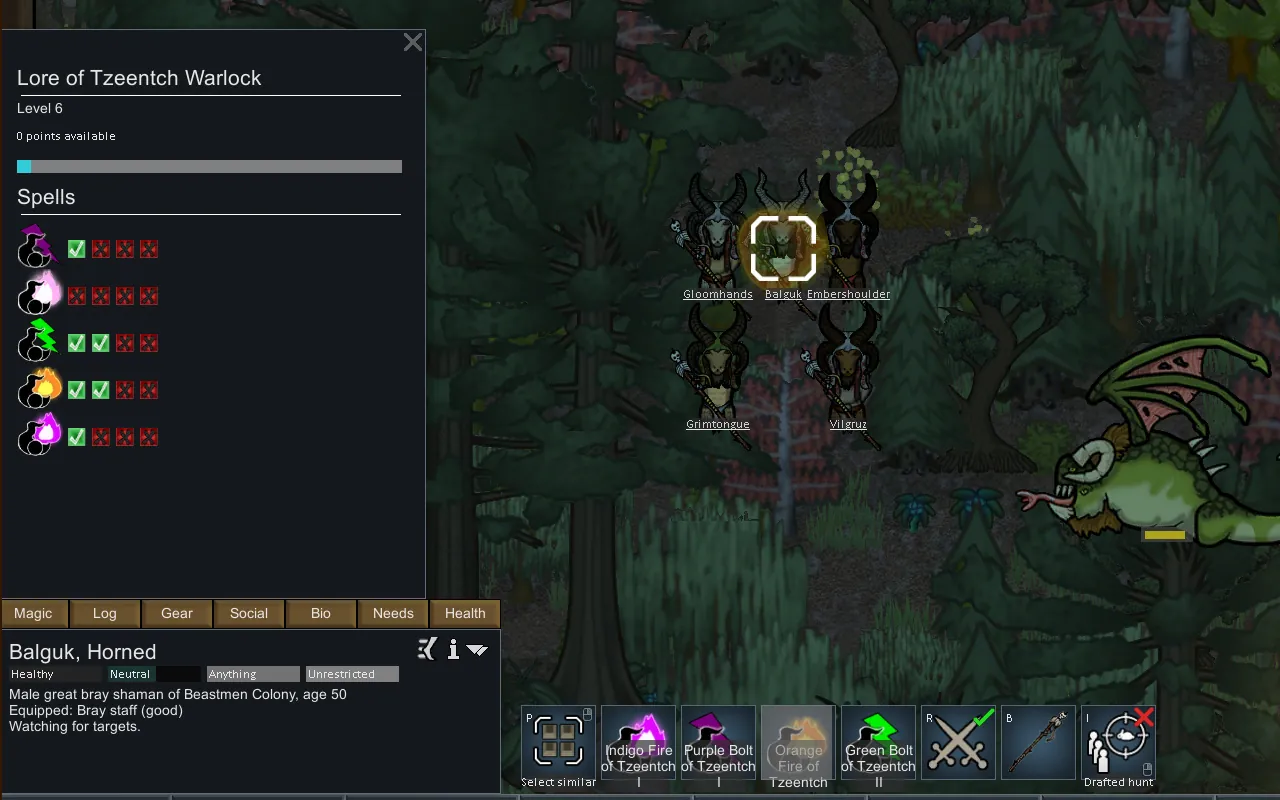Close the Lore of Tzeentch Warlock panel
This screenshot has width=1280, height=800.
coord(412,42)
